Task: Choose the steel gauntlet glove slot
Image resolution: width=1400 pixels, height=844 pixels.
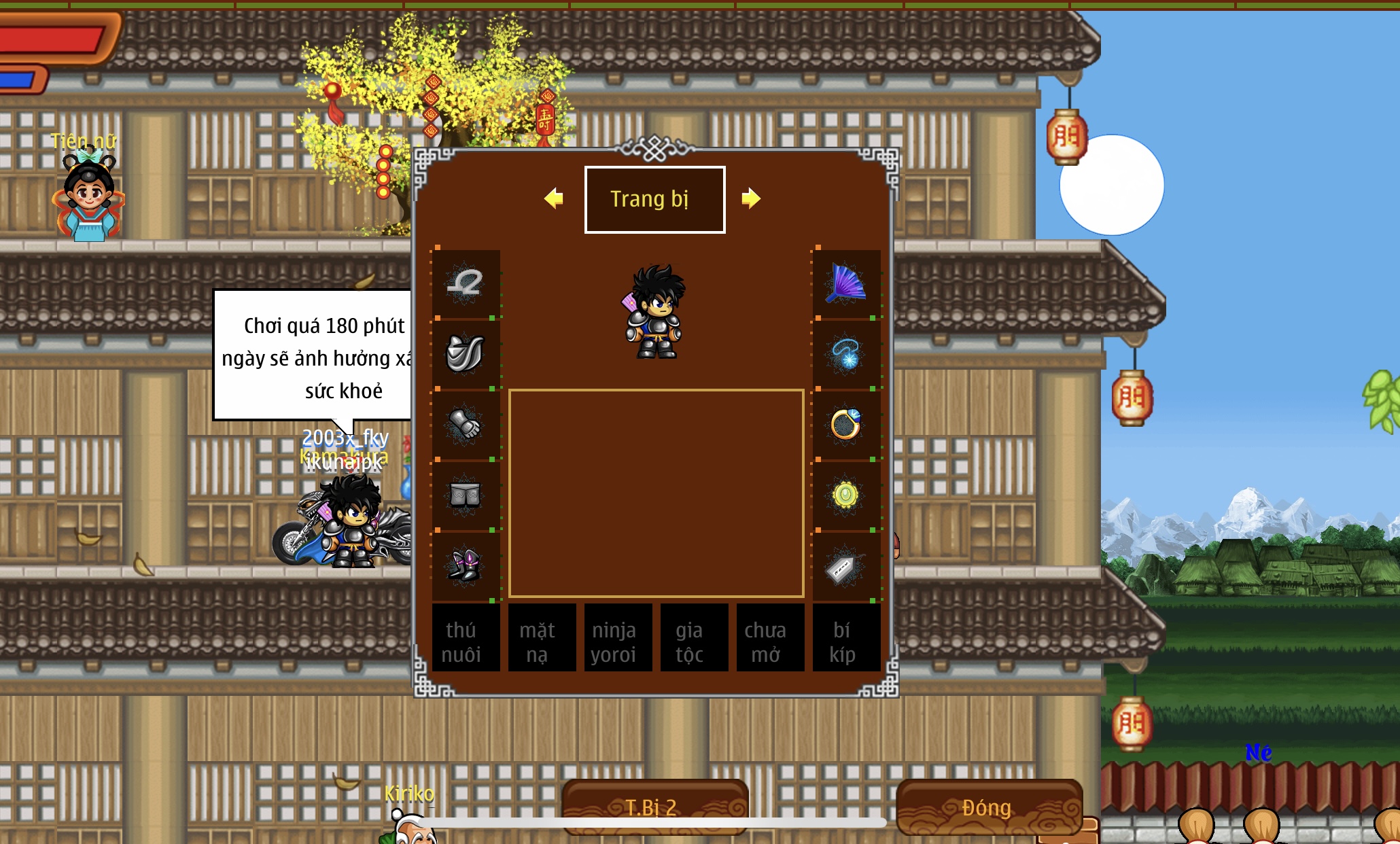Action: (466, 425)
